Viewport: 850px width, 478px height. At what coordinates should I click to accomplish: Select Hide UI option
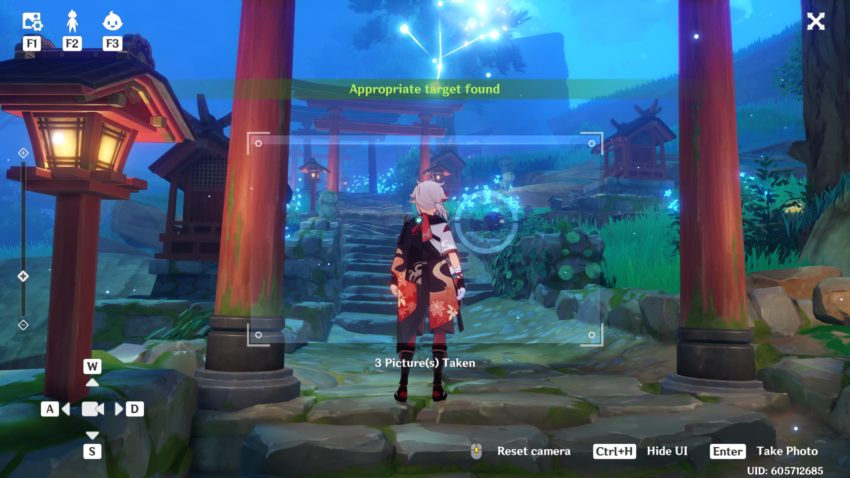[x=640, y=451]
